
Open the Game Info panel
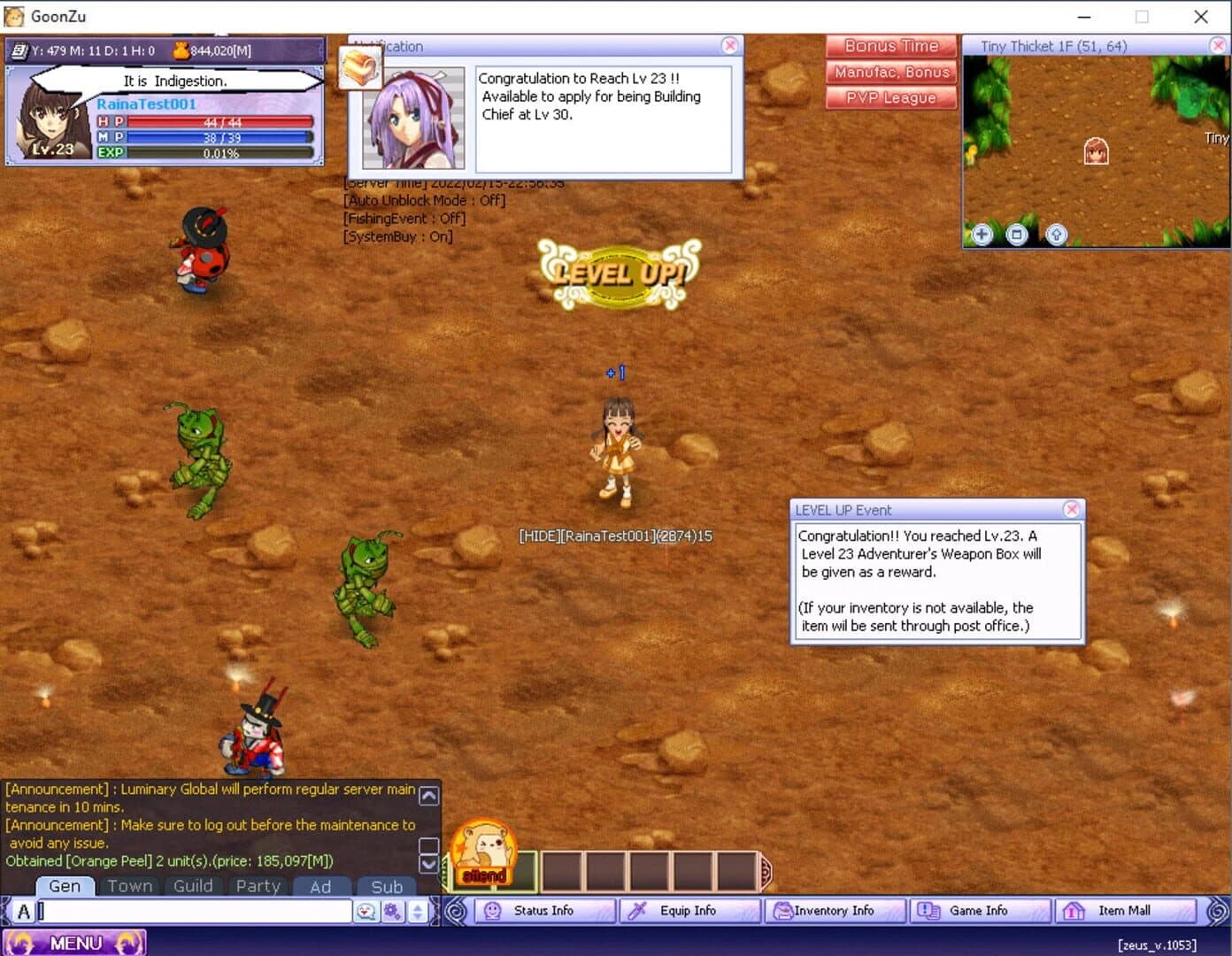(x=979, y=910)
